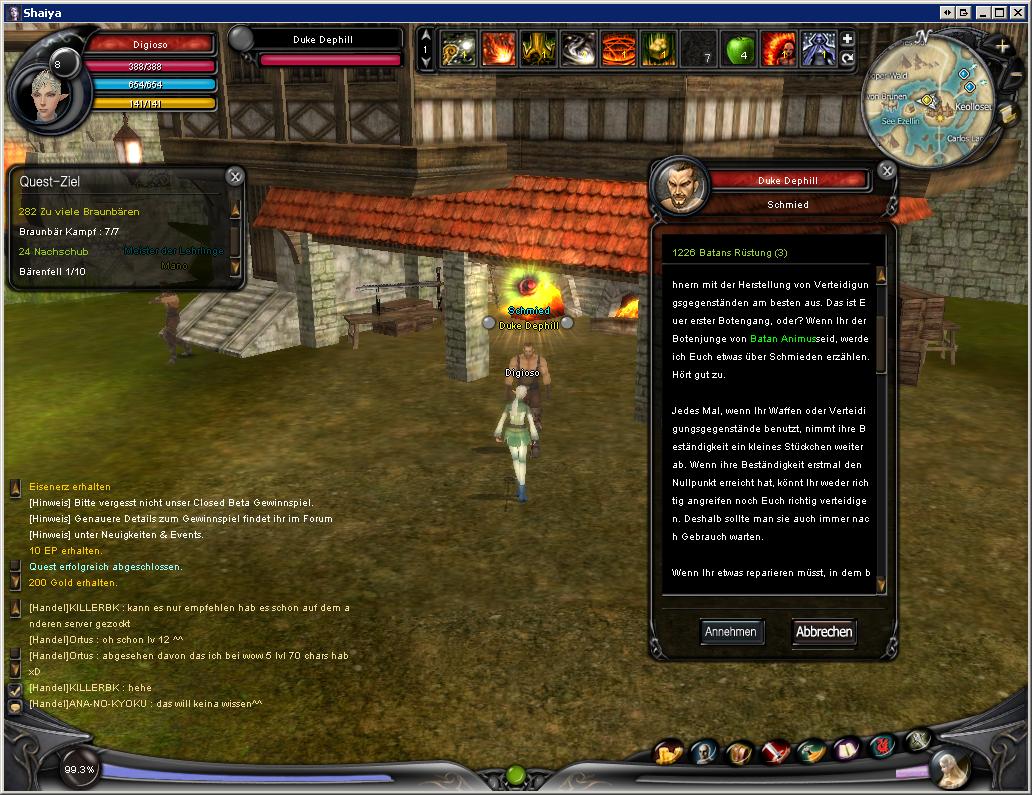Click the plus button beside the hotbar
The image size is (1032, 795).
click(x=847, y=39)
